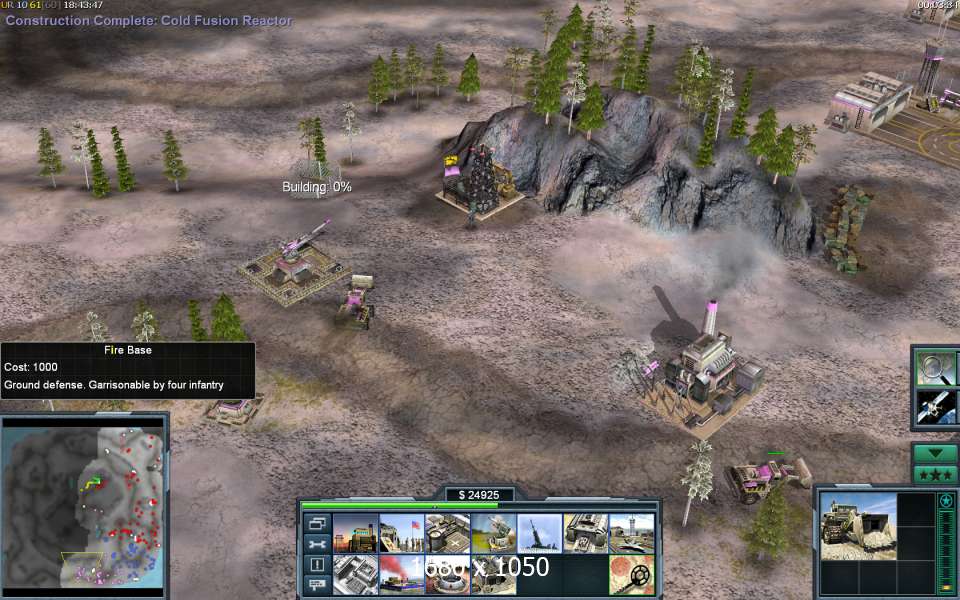Activate the mine detector clearing command
The image size is (960, 600).
point(631,575)
